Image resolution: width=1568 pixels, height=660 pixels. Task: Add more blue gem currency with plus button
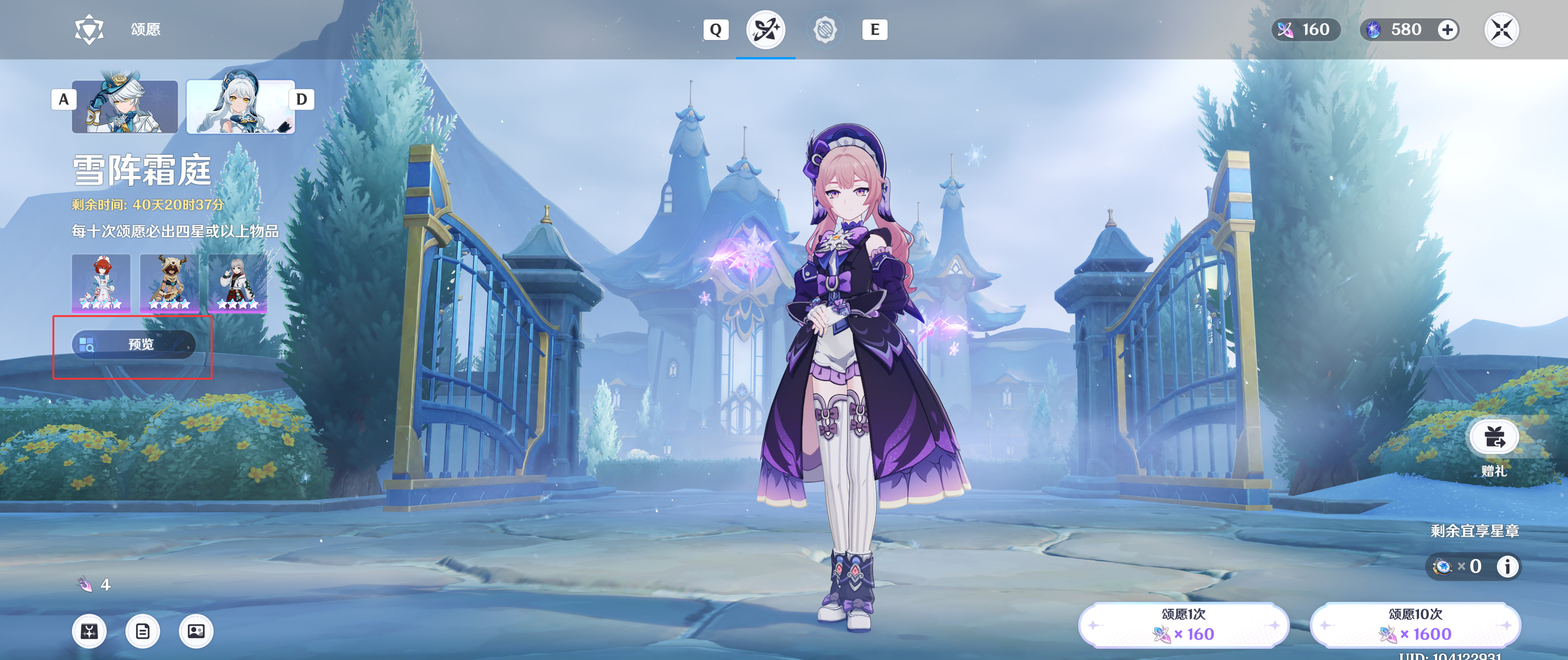point(1447,30)
